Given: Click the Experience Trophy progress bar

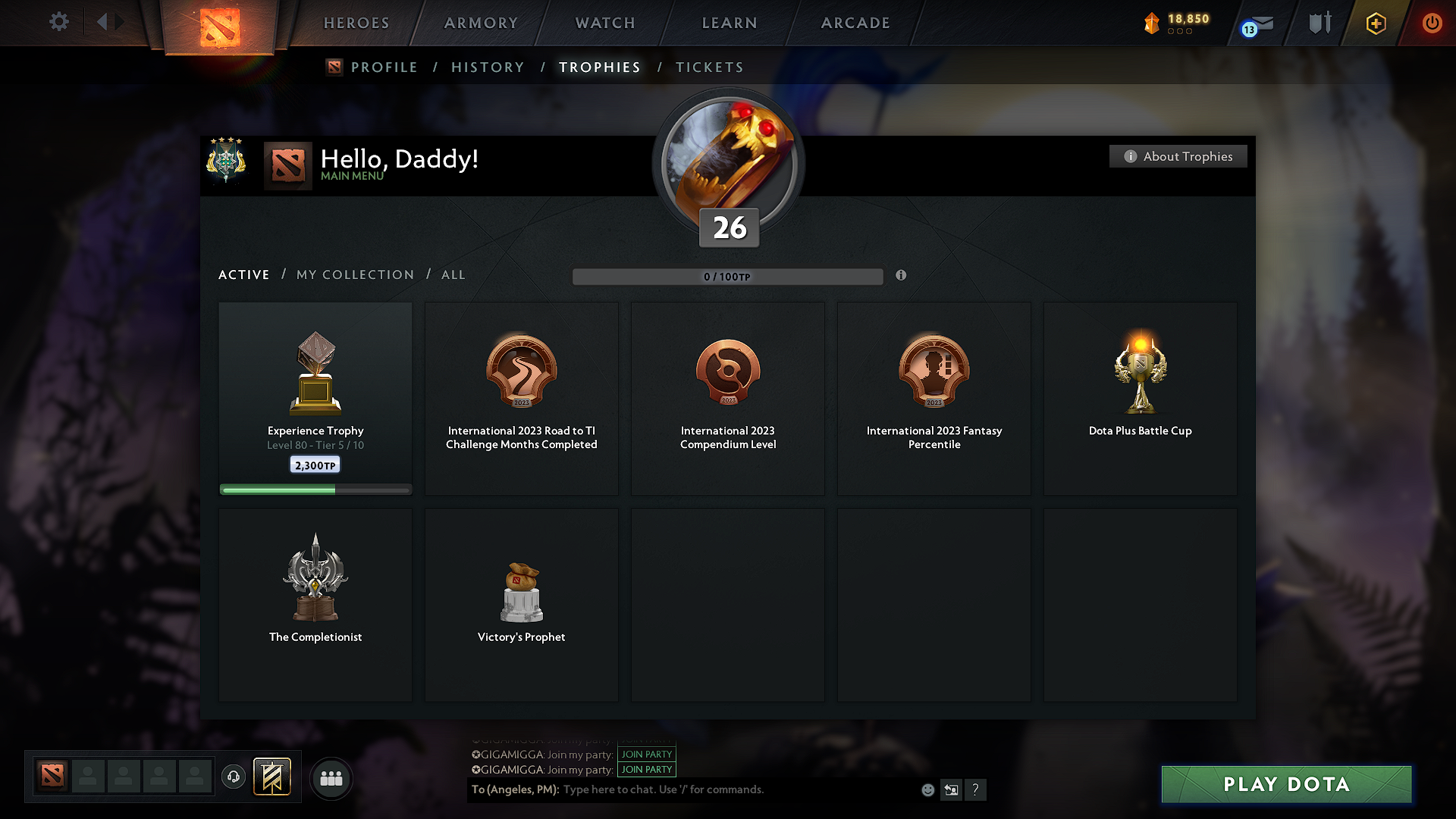Looking at the screenshot, I should [315, 489].
